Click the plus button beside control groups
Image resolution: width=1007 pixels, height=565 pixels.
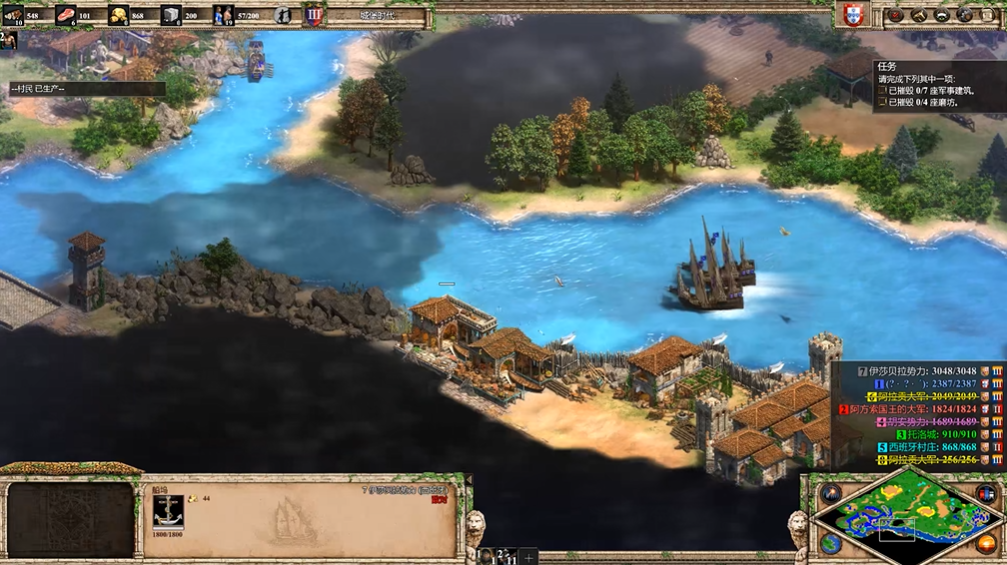pyautogui.click(x=529, y=556)
